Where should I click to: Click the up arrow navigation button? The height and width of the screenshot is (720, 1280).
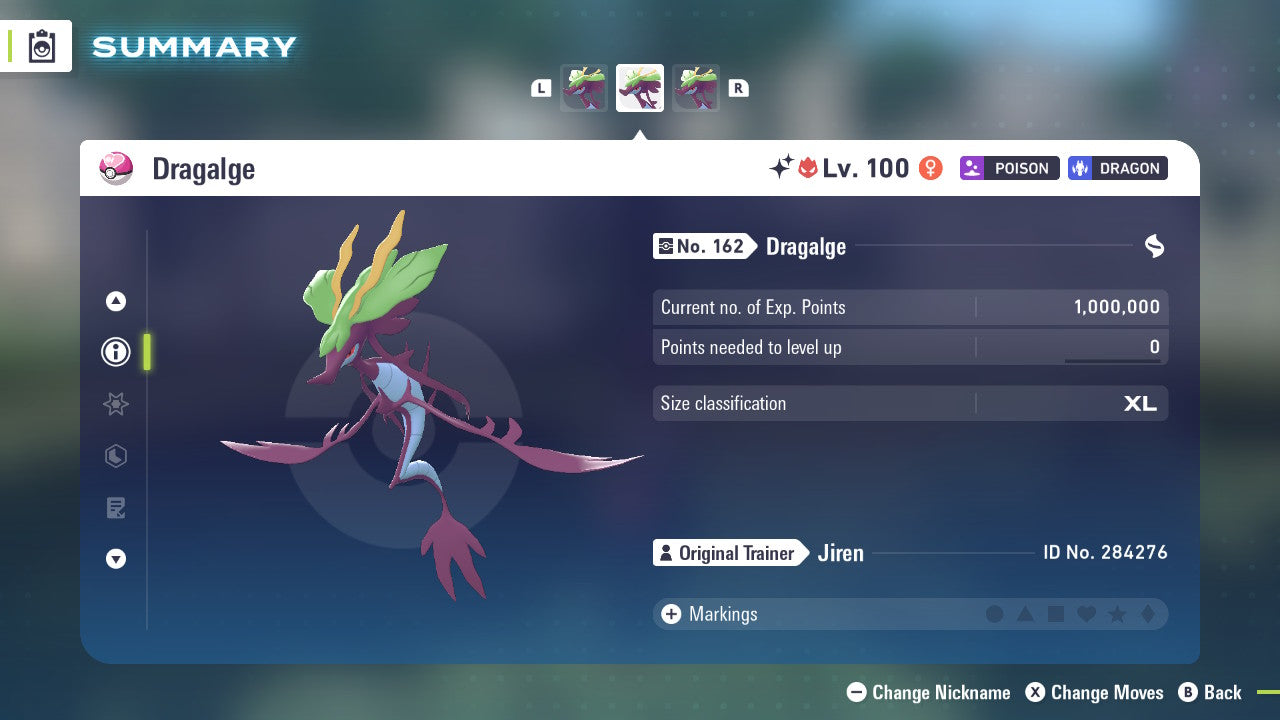pos(116,300)
